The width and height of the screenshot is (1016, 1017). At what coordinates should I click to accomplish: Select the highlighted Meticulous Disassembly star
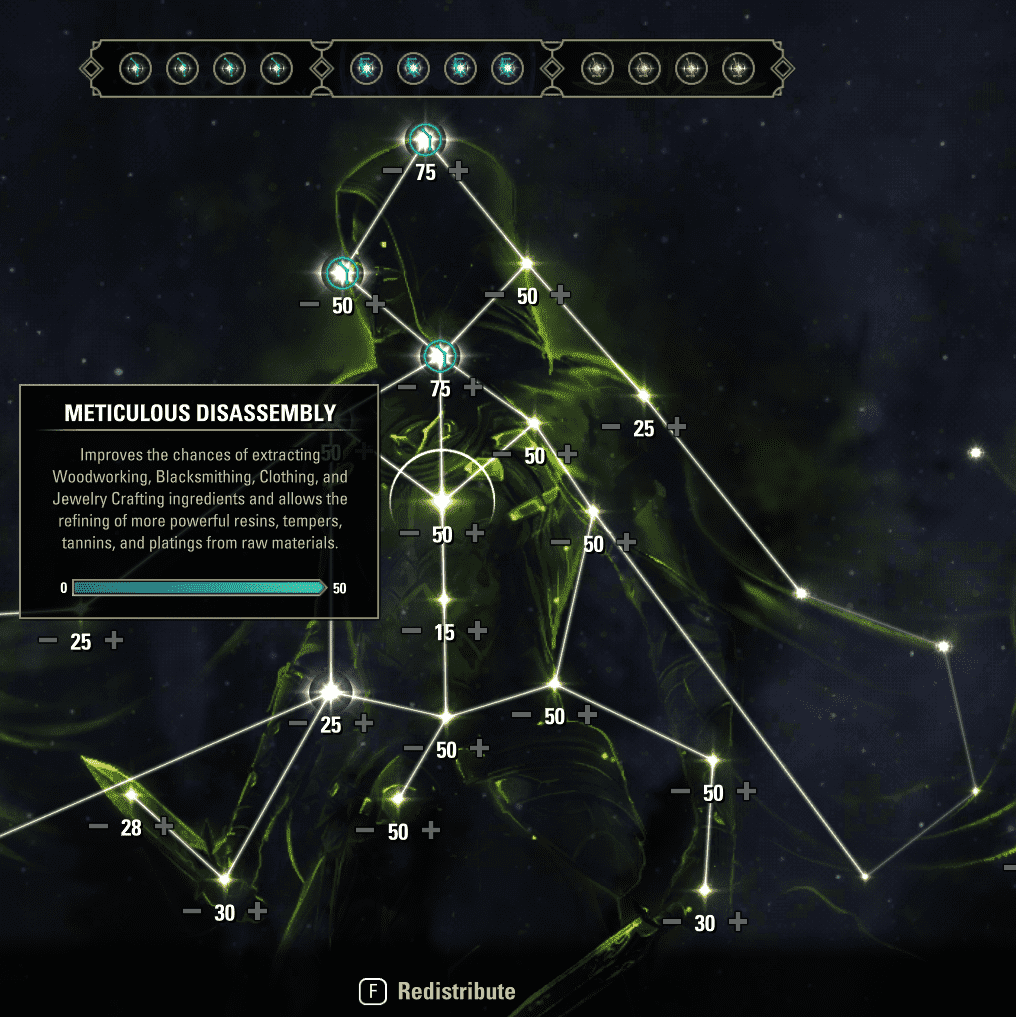coord(442,497)
